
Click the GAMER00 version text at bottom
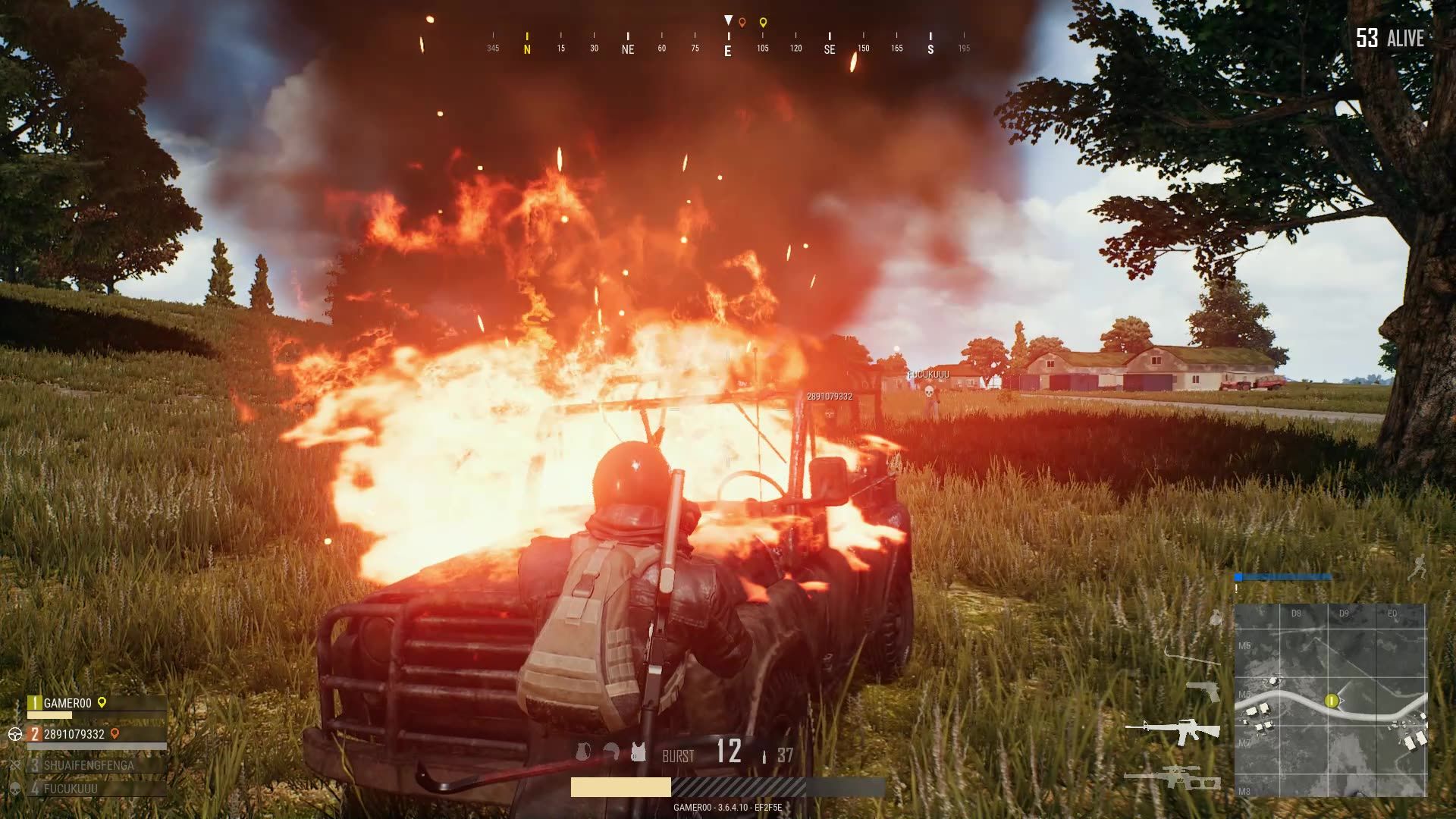click(728, 806)
